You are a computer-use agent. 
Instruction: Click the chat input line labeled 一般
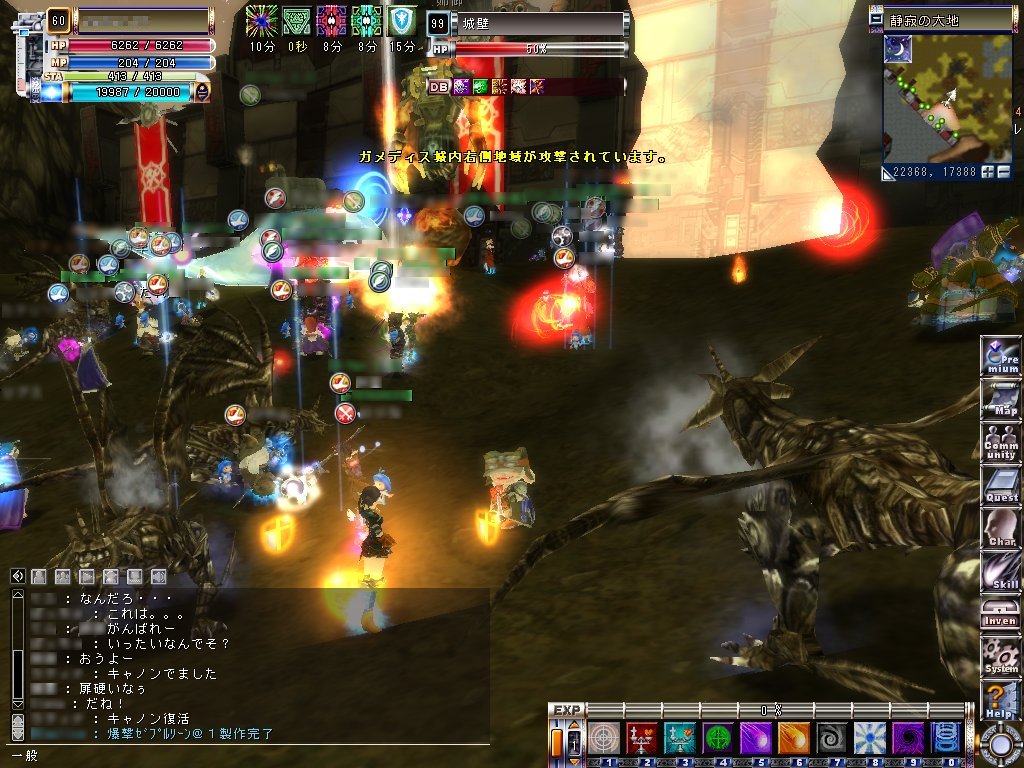click(250, 756)
